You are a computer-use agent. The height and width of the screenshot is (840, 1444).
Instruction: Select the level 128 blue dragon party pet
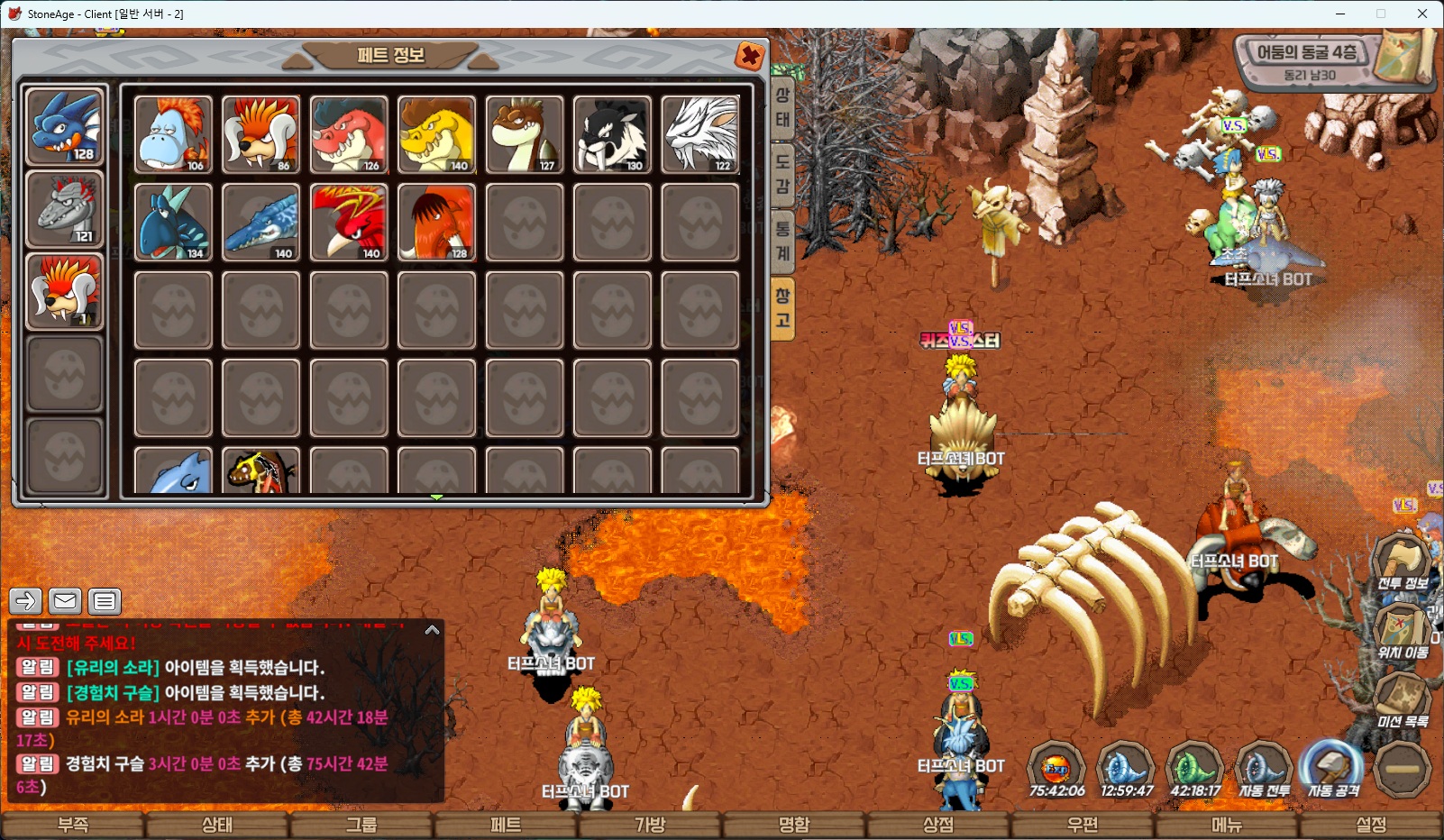65,126
